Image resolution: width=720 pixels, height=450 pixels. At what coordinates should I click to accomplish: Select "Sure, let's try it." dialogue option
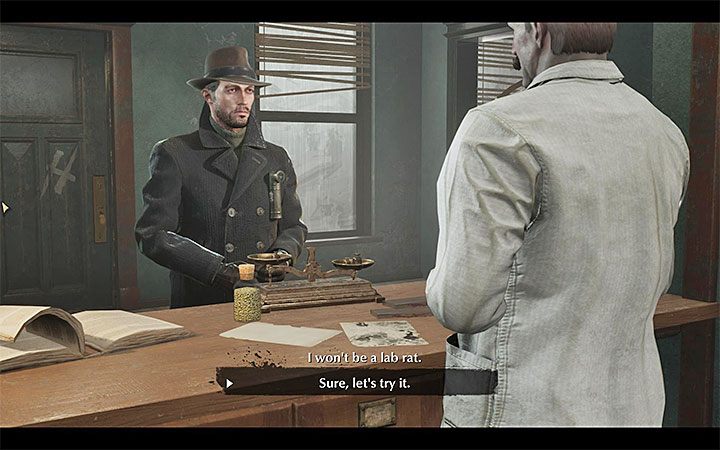359,382
